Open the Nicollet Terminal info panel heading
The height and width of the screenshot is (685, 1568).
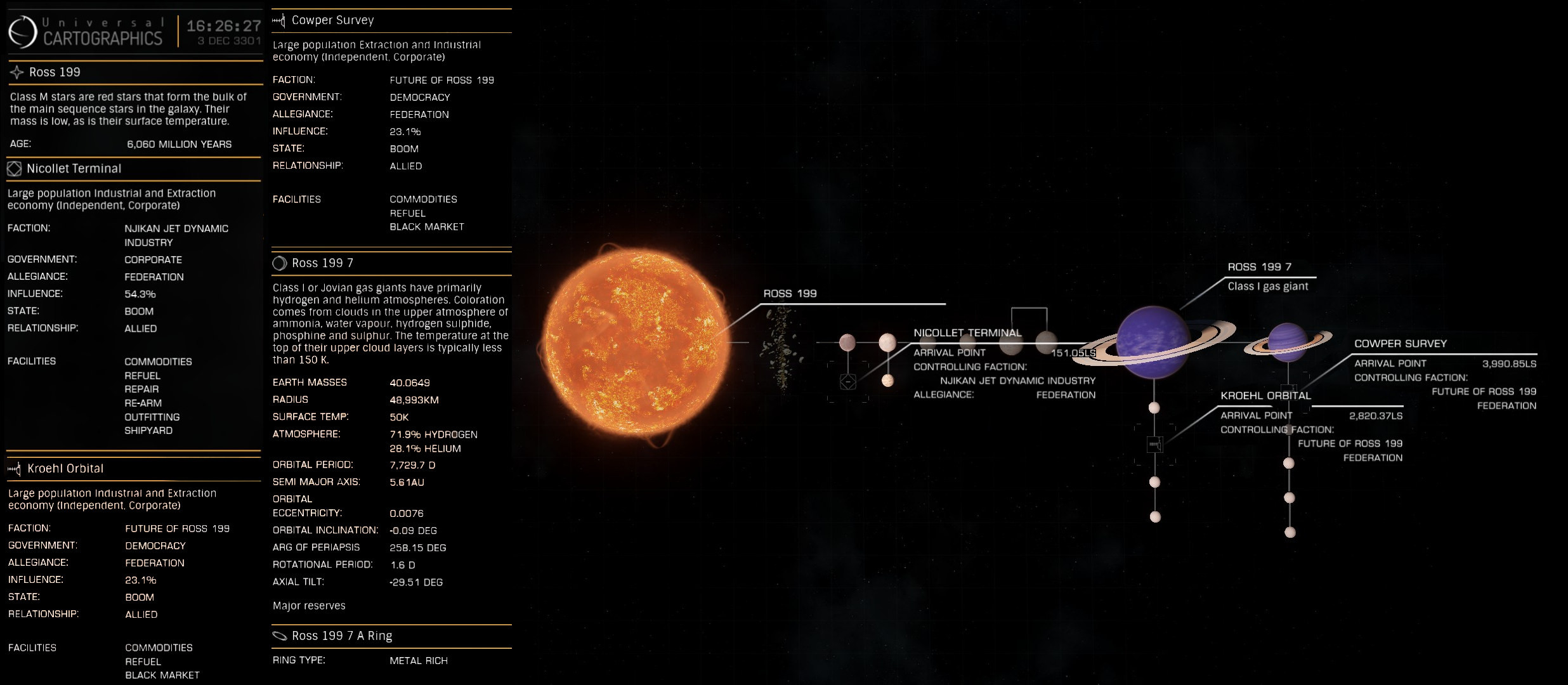74,169
